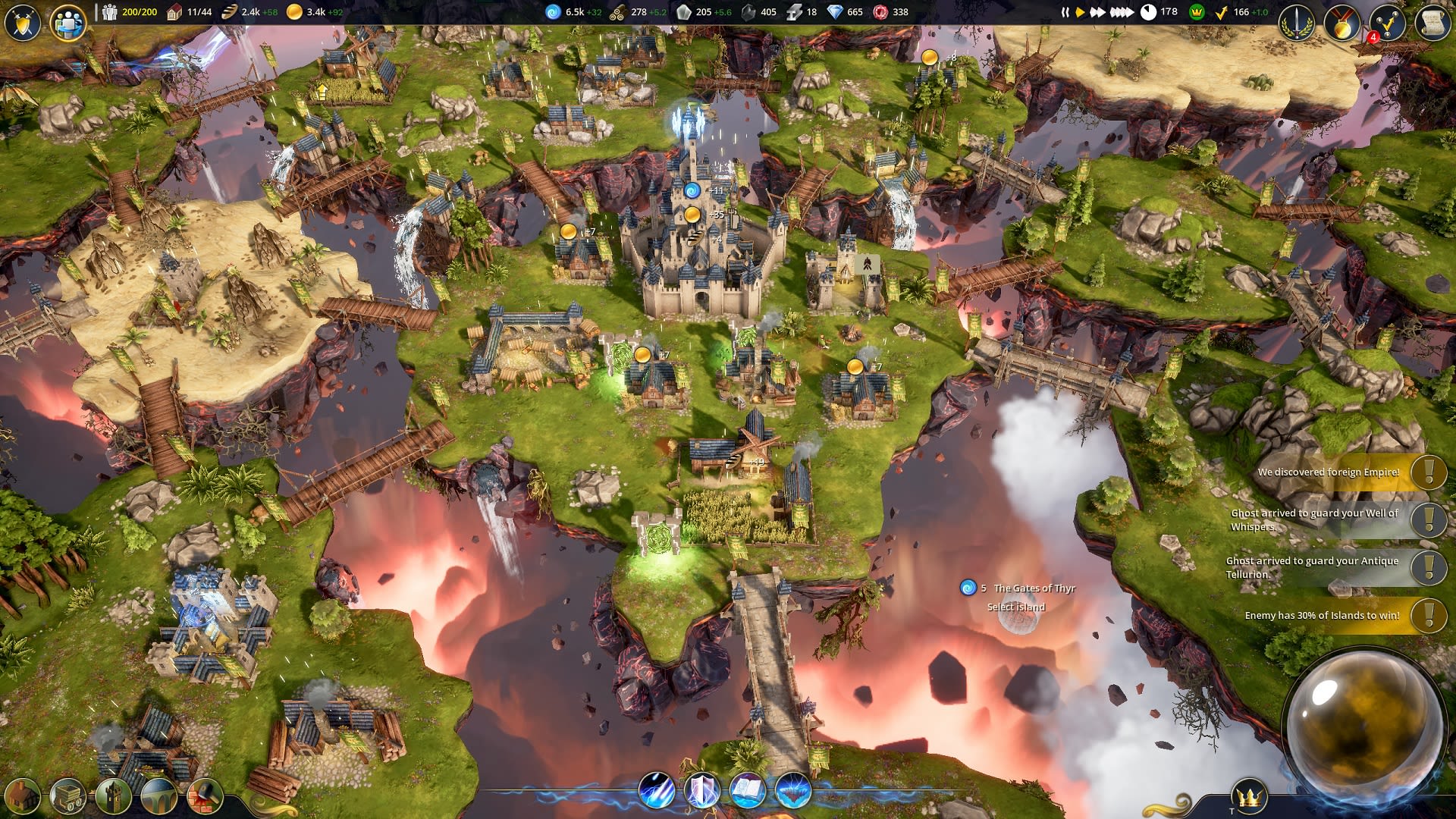Select the tower construction icon
Screen dimensions: 1456x819
click(112, 795)
